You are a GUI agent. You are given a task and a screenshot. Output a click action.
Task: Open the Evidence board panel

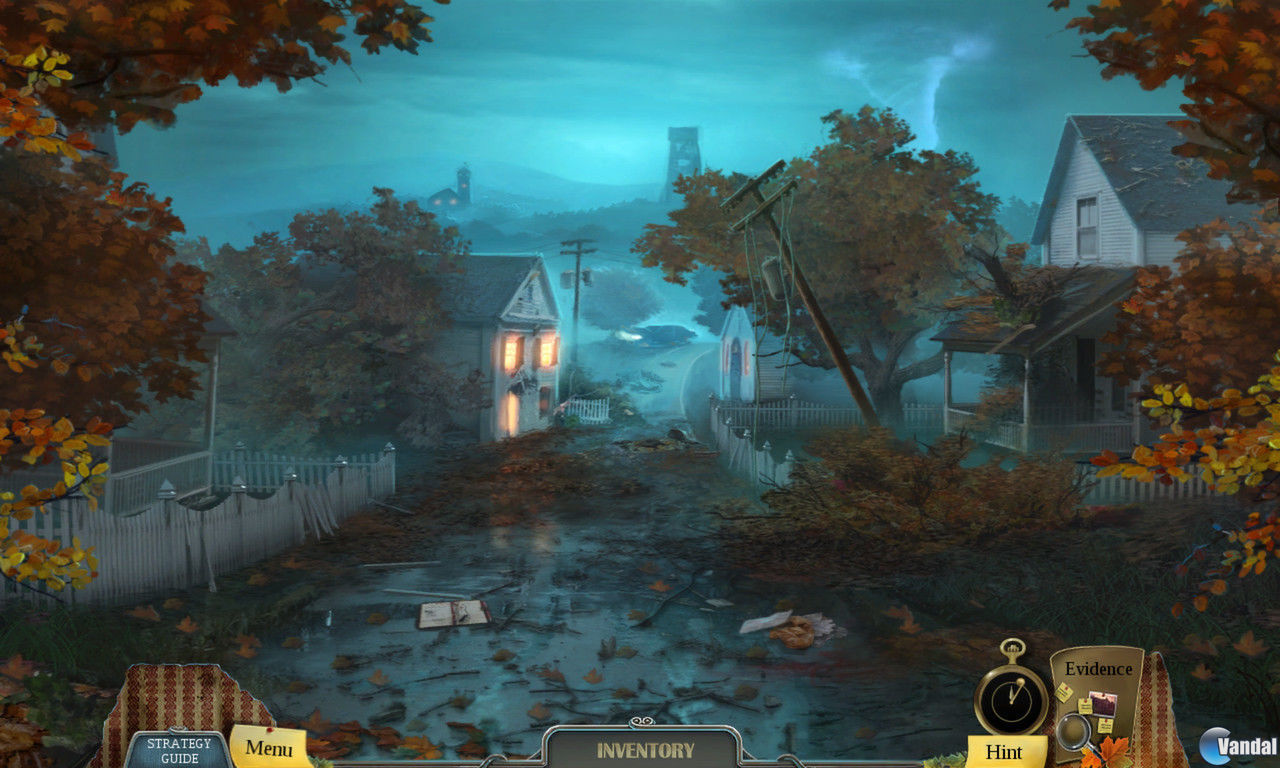(1098, 670)
